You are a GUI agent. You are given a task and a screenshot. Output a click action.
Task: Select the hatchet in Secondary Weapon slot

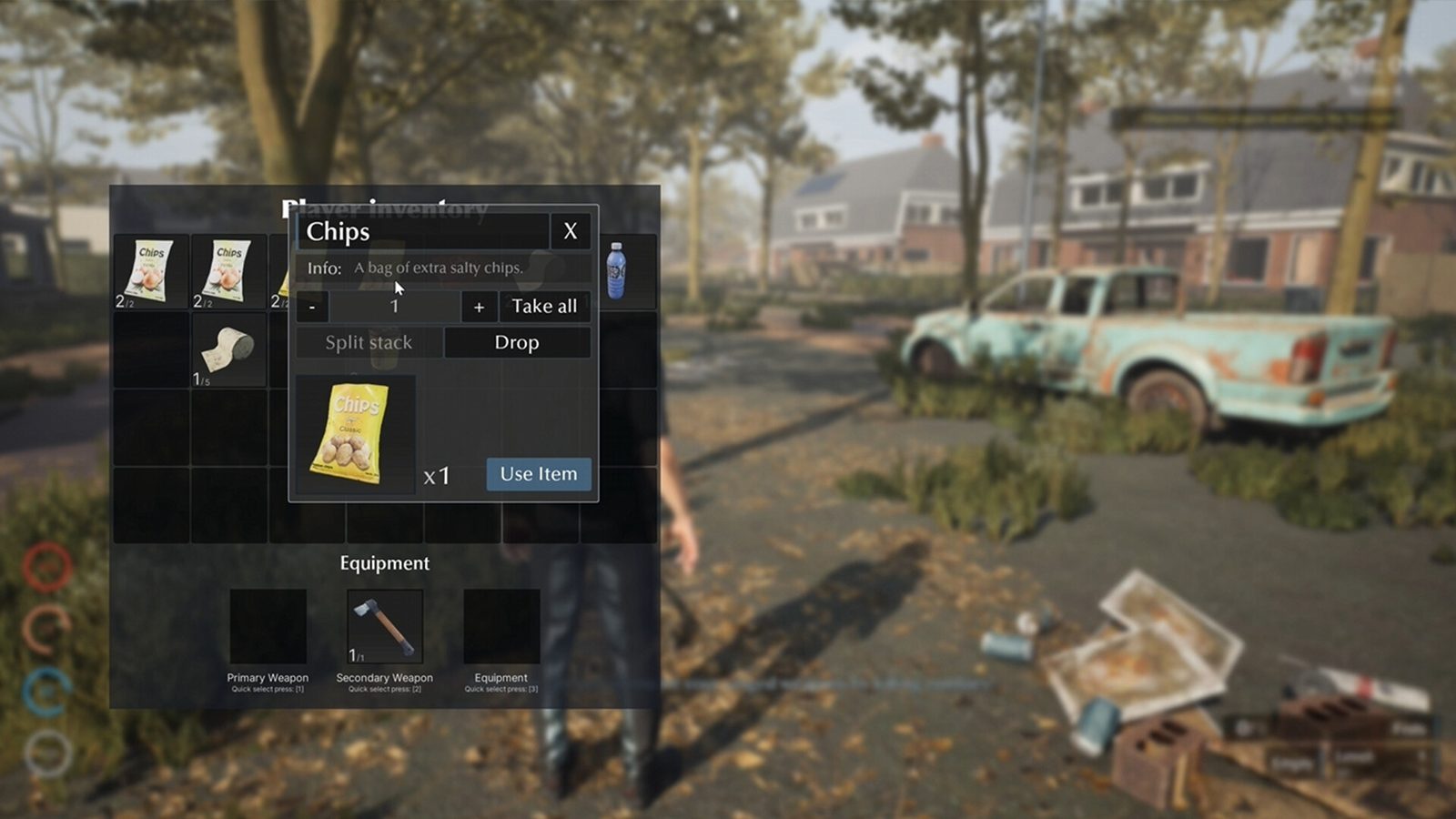click(x=385, y=626)
